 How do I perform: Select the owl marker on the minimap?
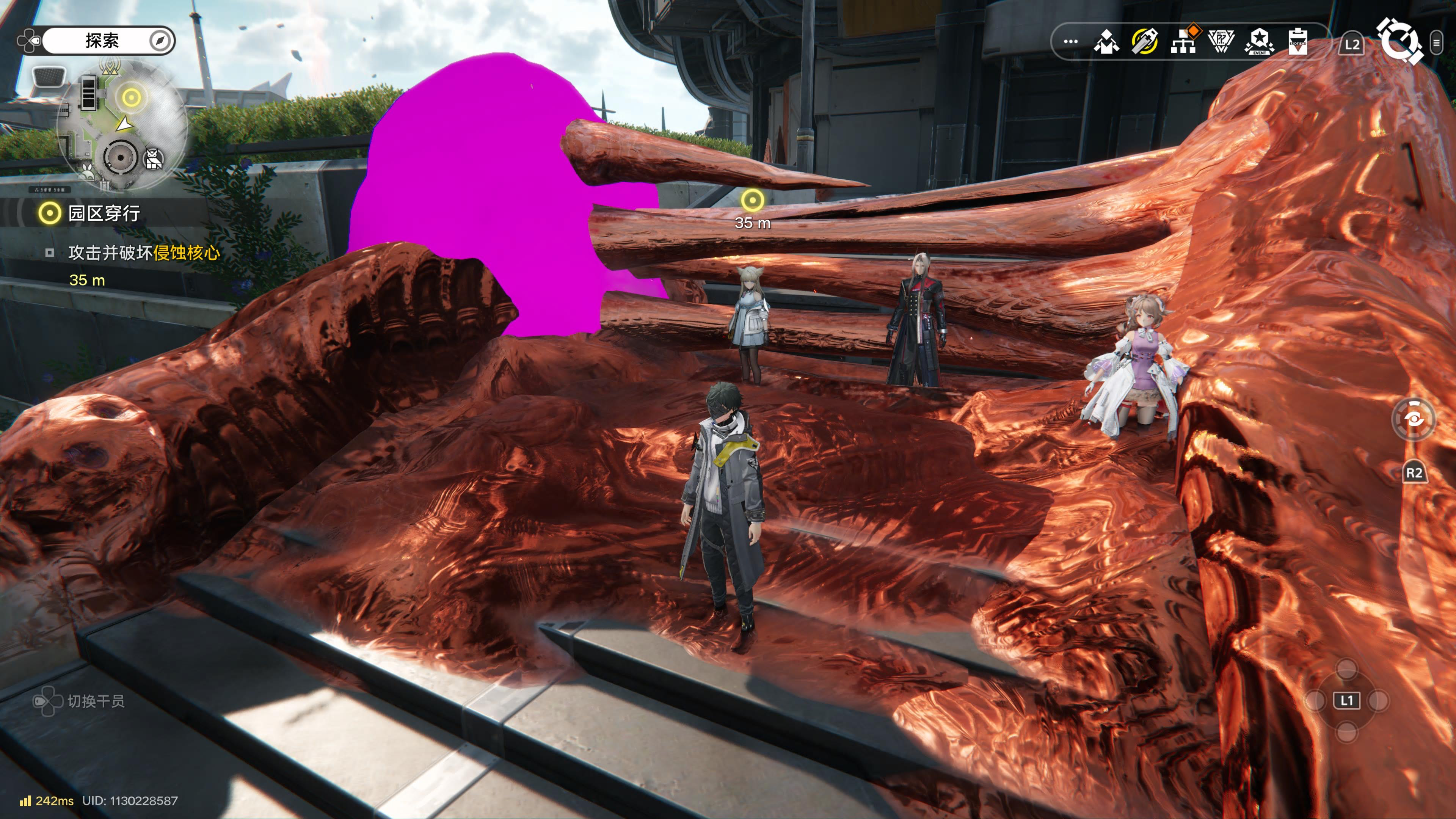(x=154, y=159)
